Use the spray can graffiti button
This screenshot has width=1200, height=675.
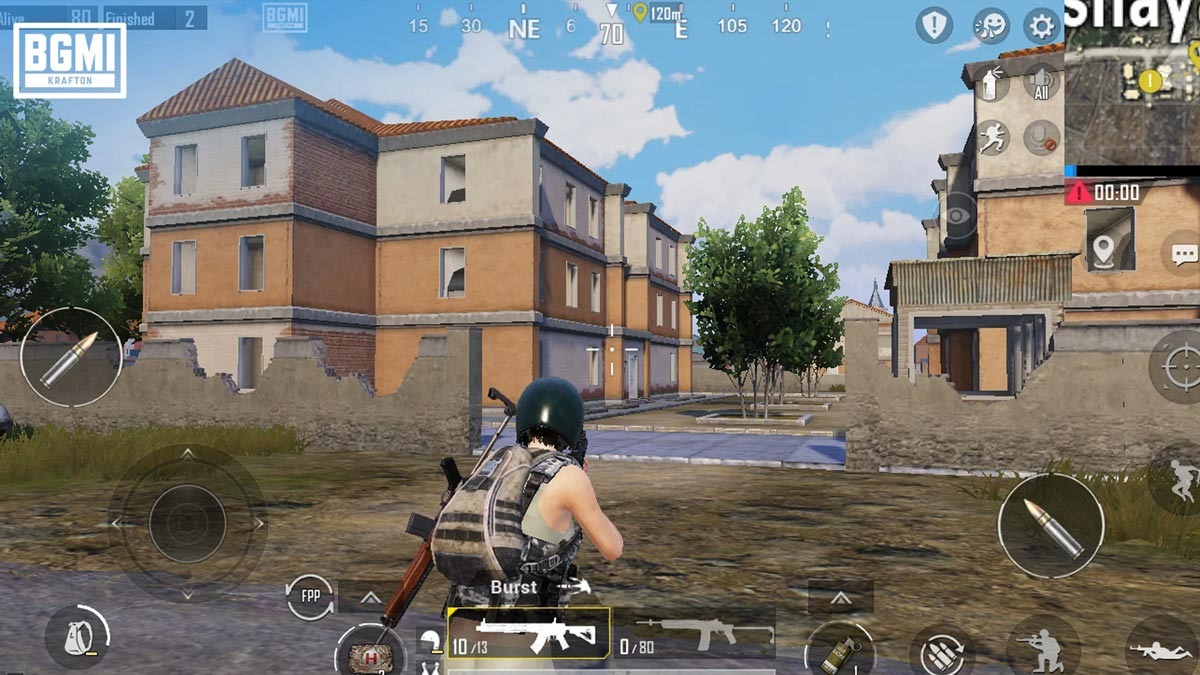pyautogui.click(x=992, y=84)
